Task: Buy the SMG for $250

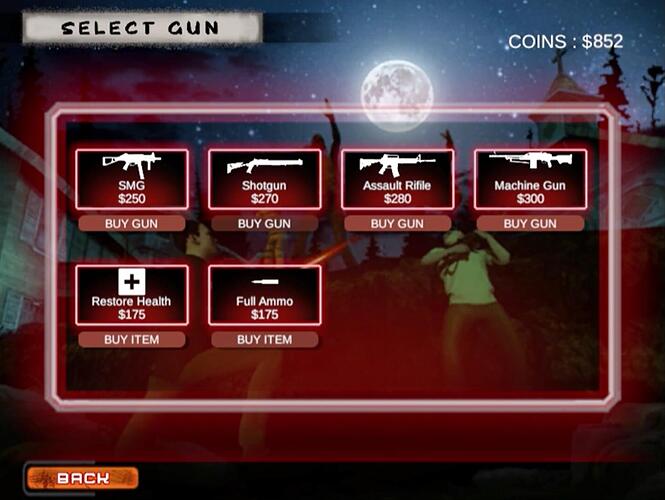Action: click(x=132, y=224)
